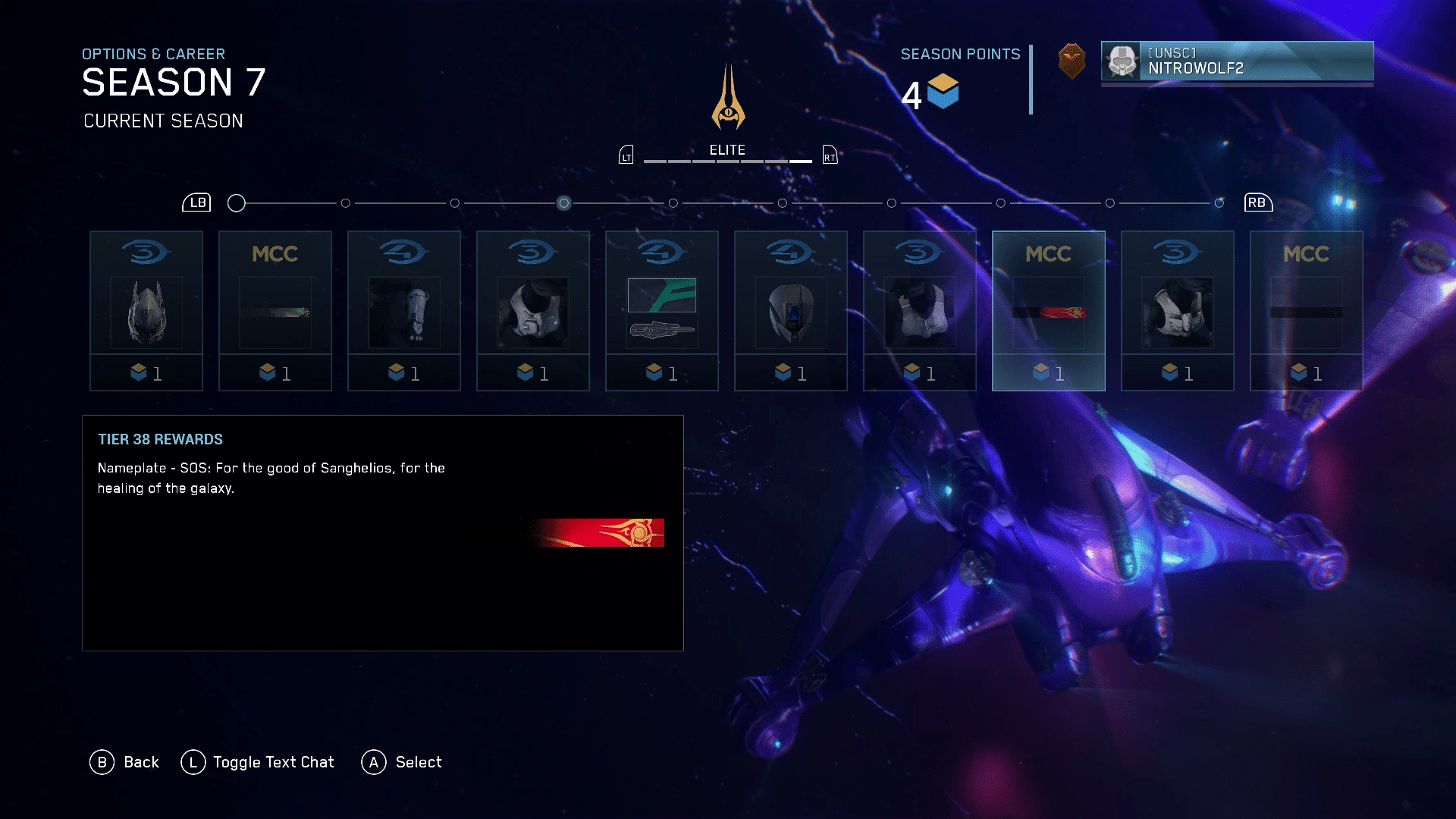
Task: Select the Halo 3 Elite helmet reward tile
Action: pyautogui.click(x=146, y=311)
